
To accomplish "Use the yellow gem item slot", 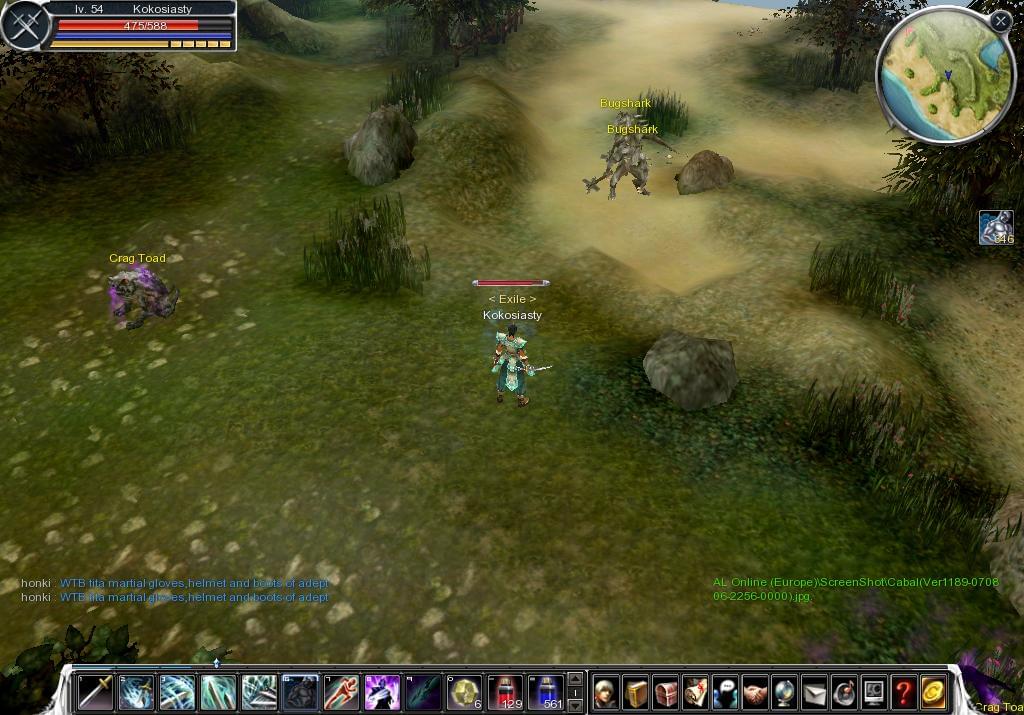I will point(464,692).
